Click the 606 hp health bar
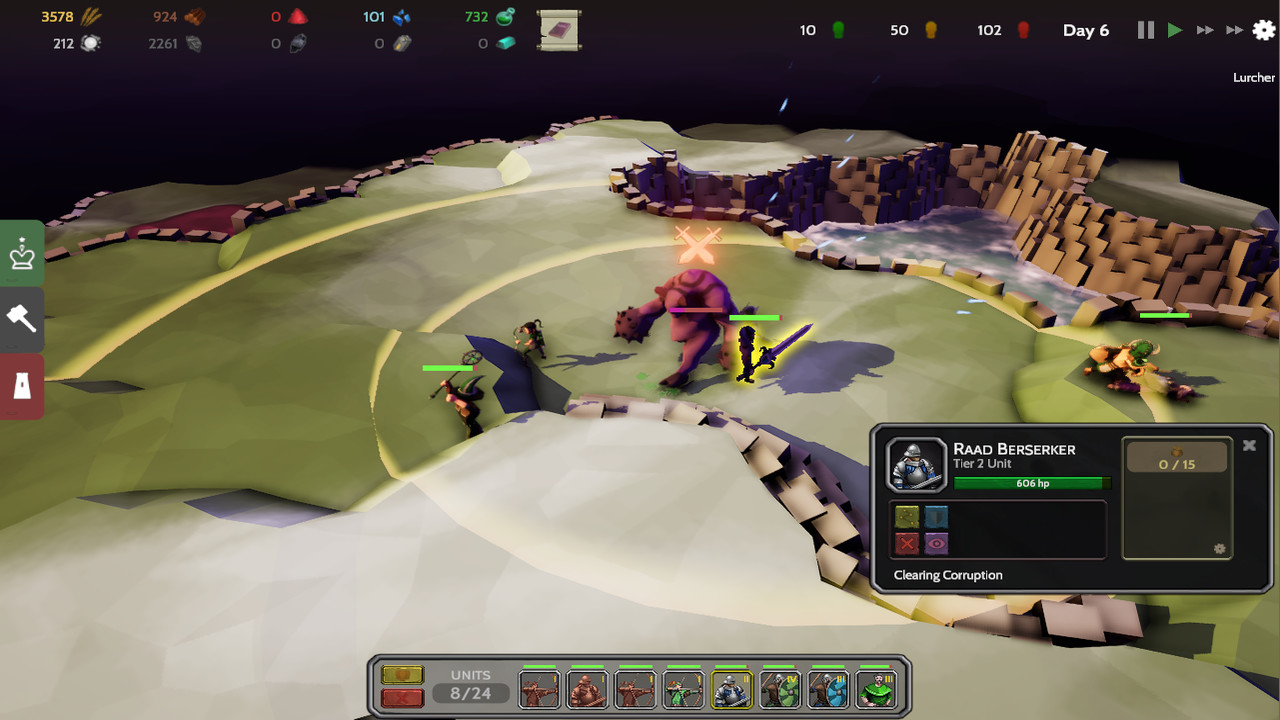Viewport: 1280px width, 720px height. click(x=1033, y=483)
